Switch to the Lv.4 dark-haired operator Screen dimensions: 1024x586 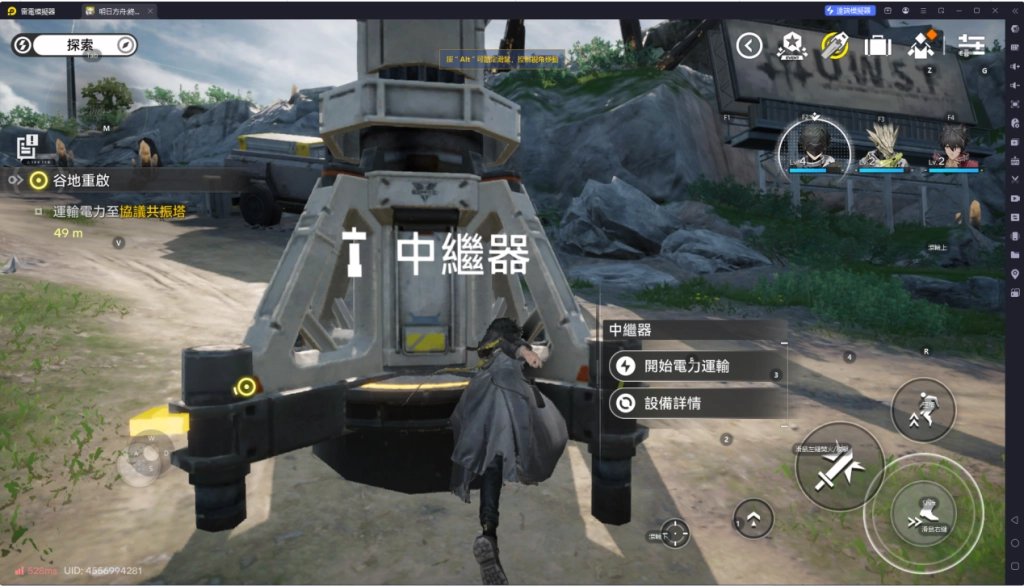coord(814,145)
